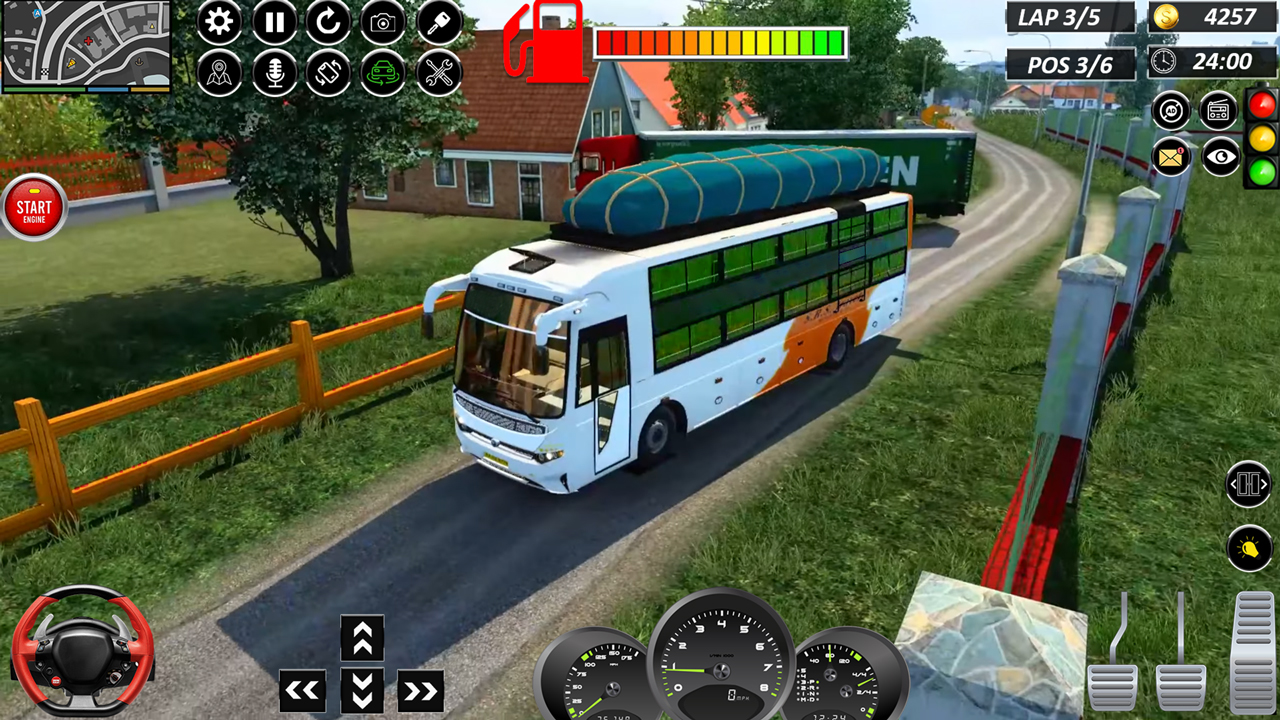Viewport: 1280px width, 720px height.
Task: Click the fuel gauge bar
Action: pos(720,42)
